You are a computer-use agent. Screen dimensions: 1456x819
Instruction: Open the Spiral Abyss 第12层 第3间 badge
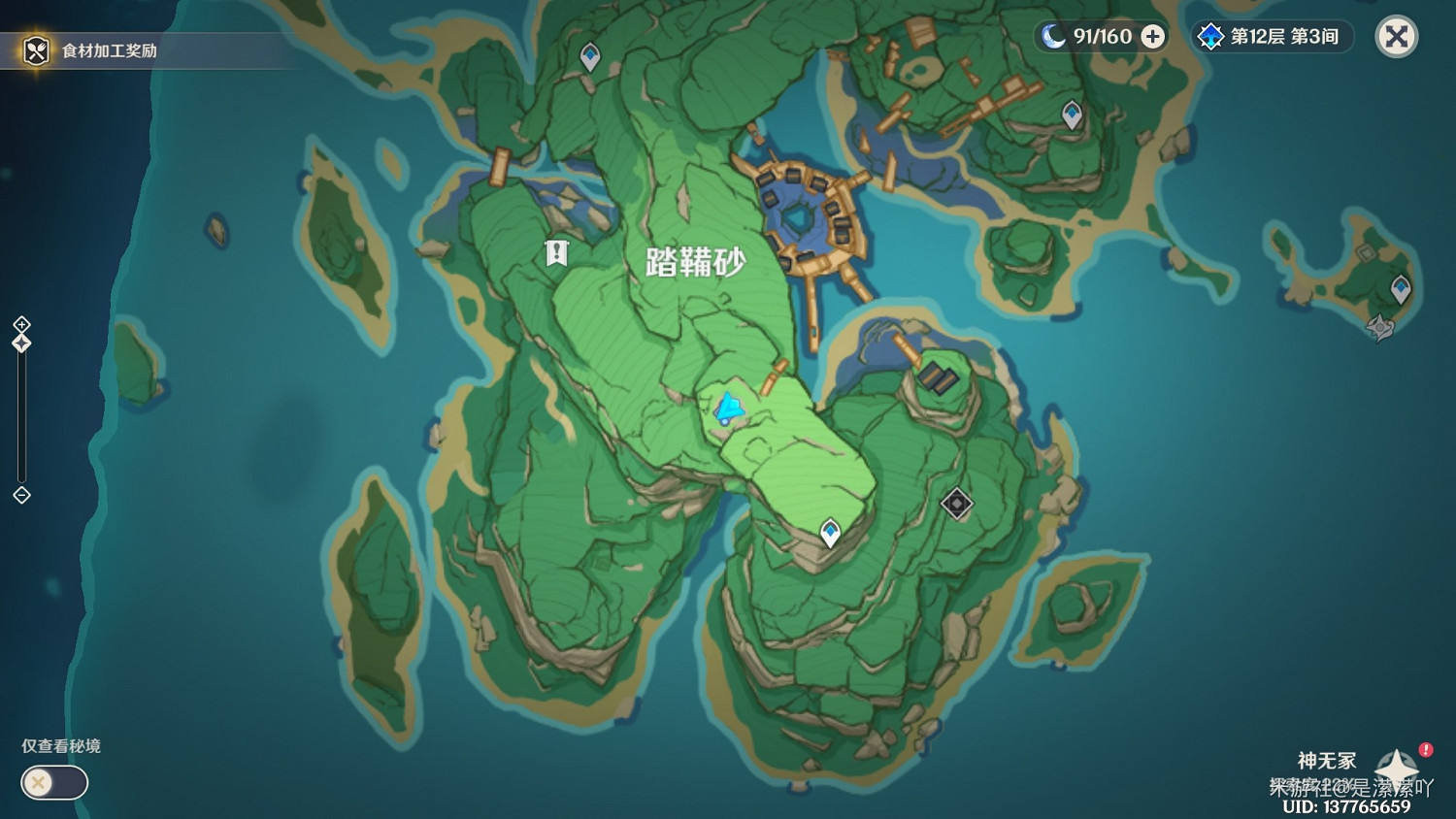tap(1272, 36)
